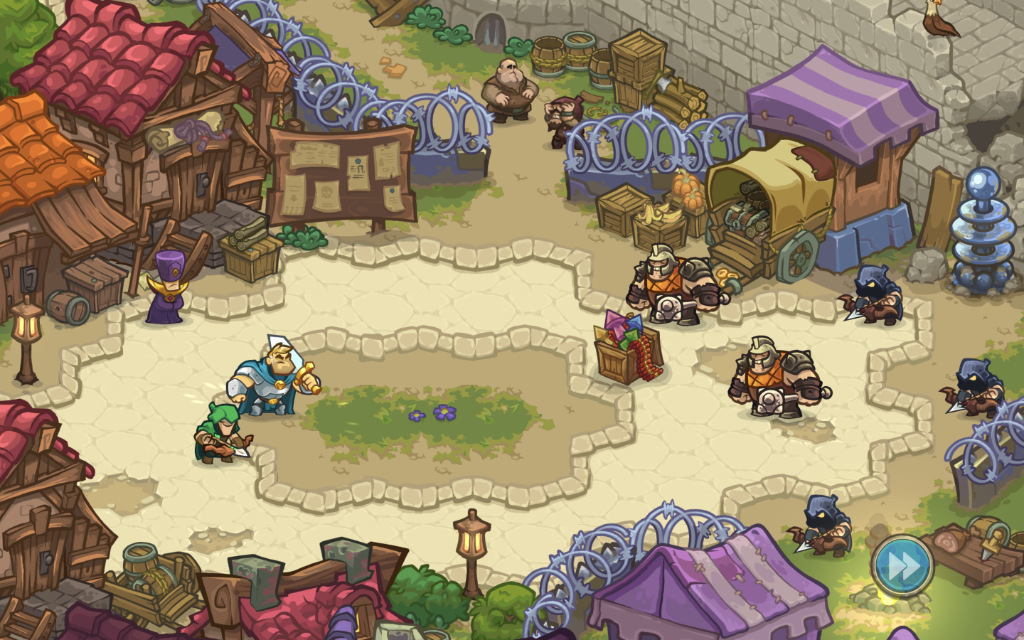The width and height of the screenshot is (1024, 640).
Task: Click the blue fast-forward button
Action: [x=902, y=565]
